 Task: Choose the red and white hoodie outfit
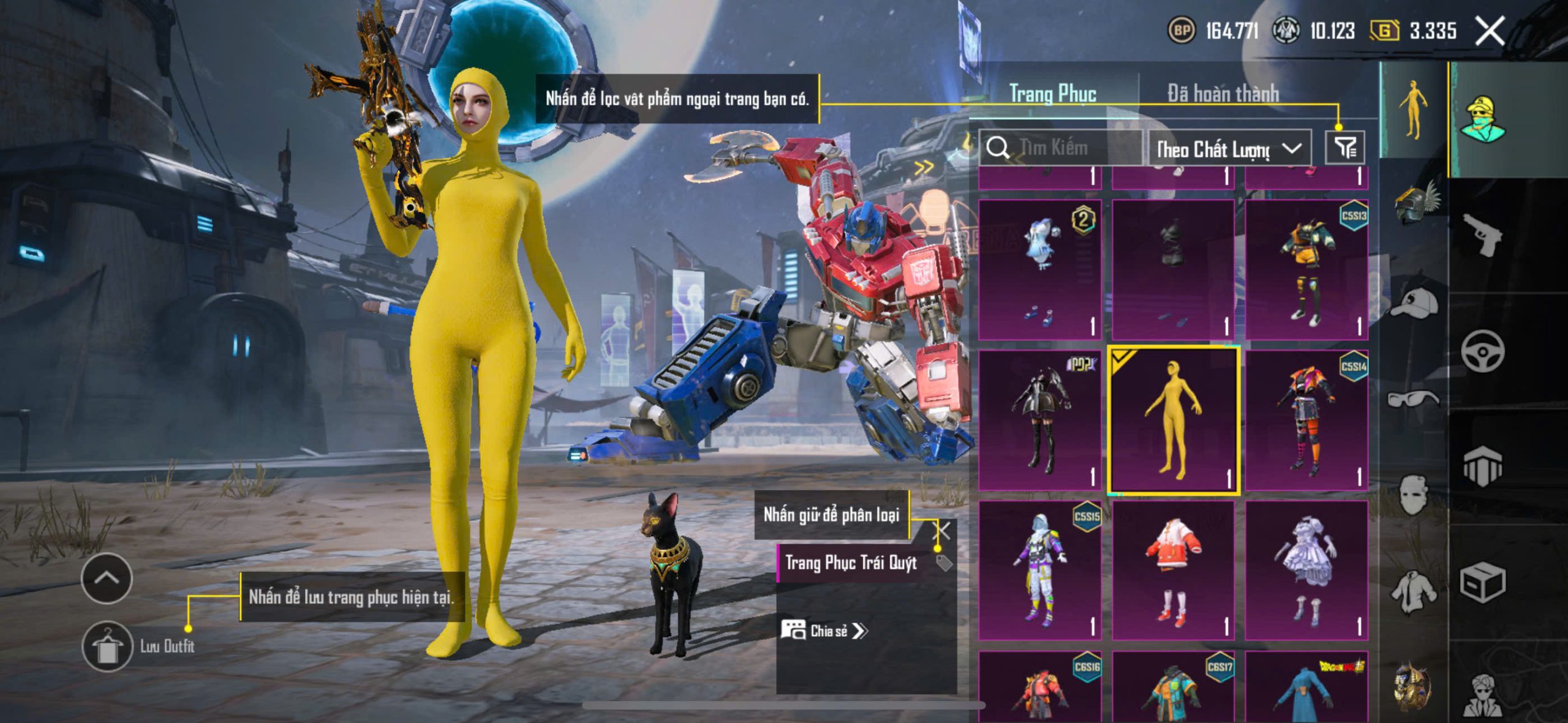coord(1173,571)
